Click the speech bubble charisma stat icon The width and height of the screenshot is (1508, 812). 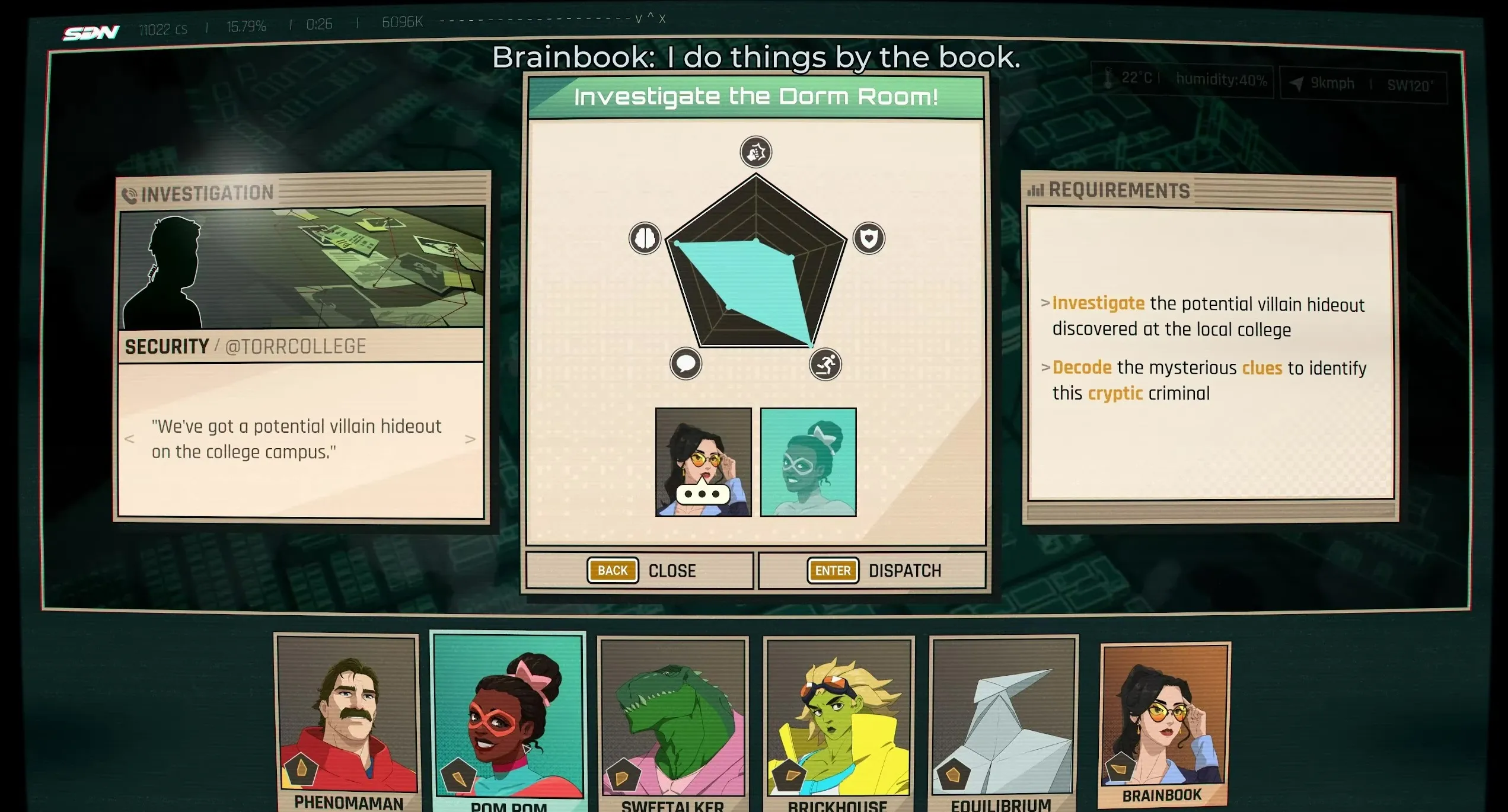pyautogui.click(x=686, y=363)
